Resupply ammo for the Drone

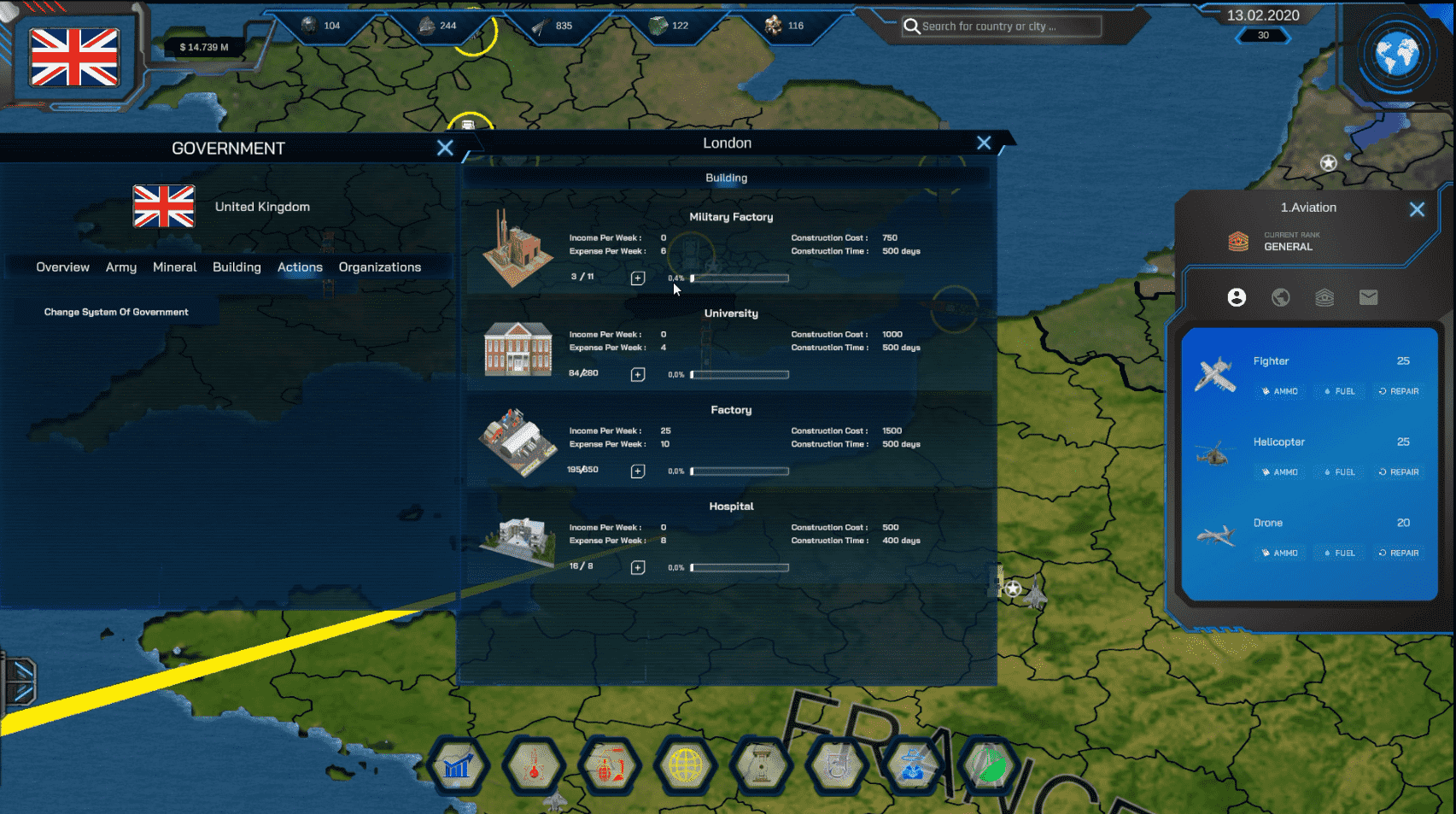pyautogui.click(x=1279, y=553)
